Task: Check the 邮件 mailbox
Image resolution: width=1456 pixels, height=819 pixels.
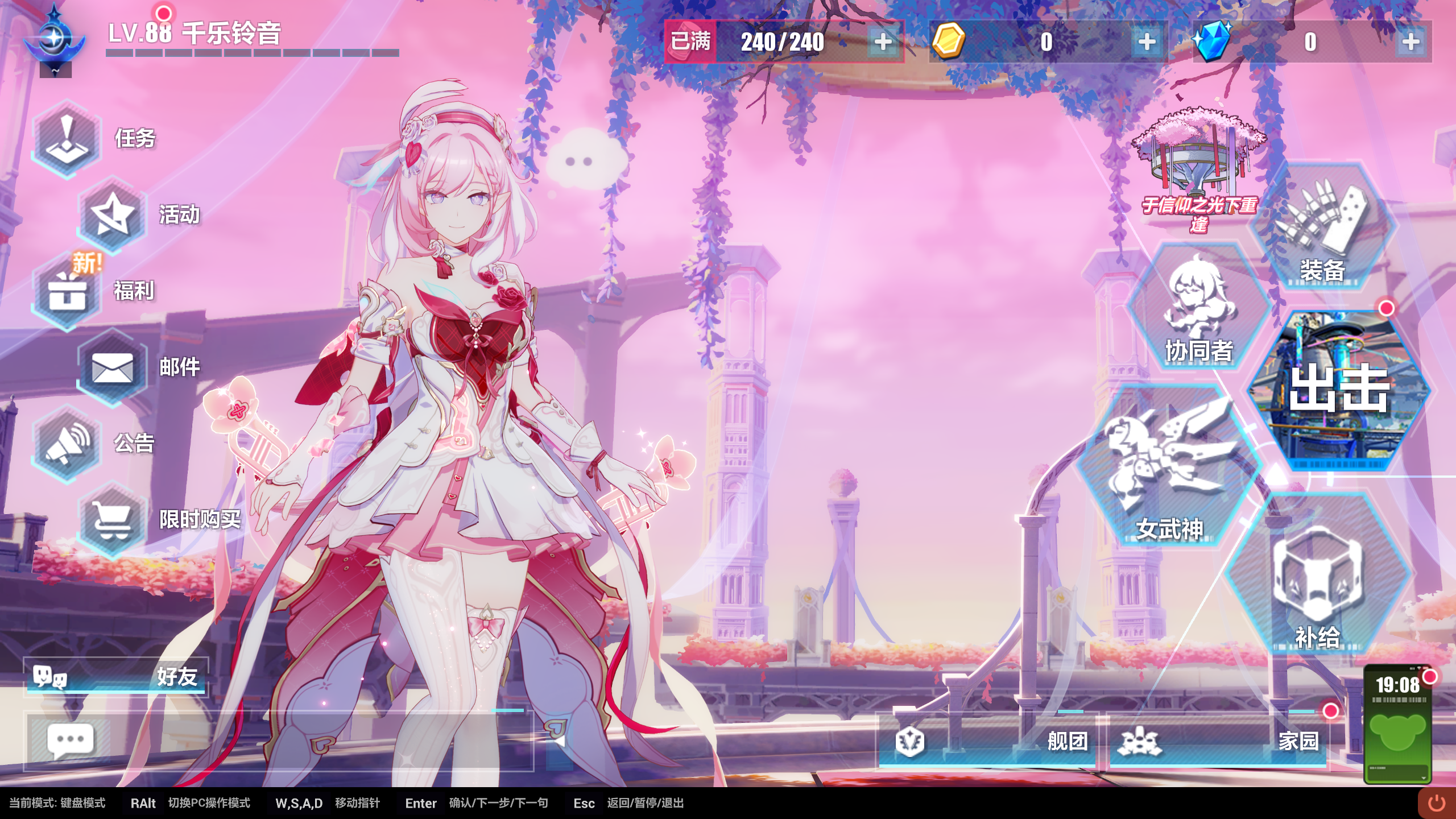Action: click(113, 367)
